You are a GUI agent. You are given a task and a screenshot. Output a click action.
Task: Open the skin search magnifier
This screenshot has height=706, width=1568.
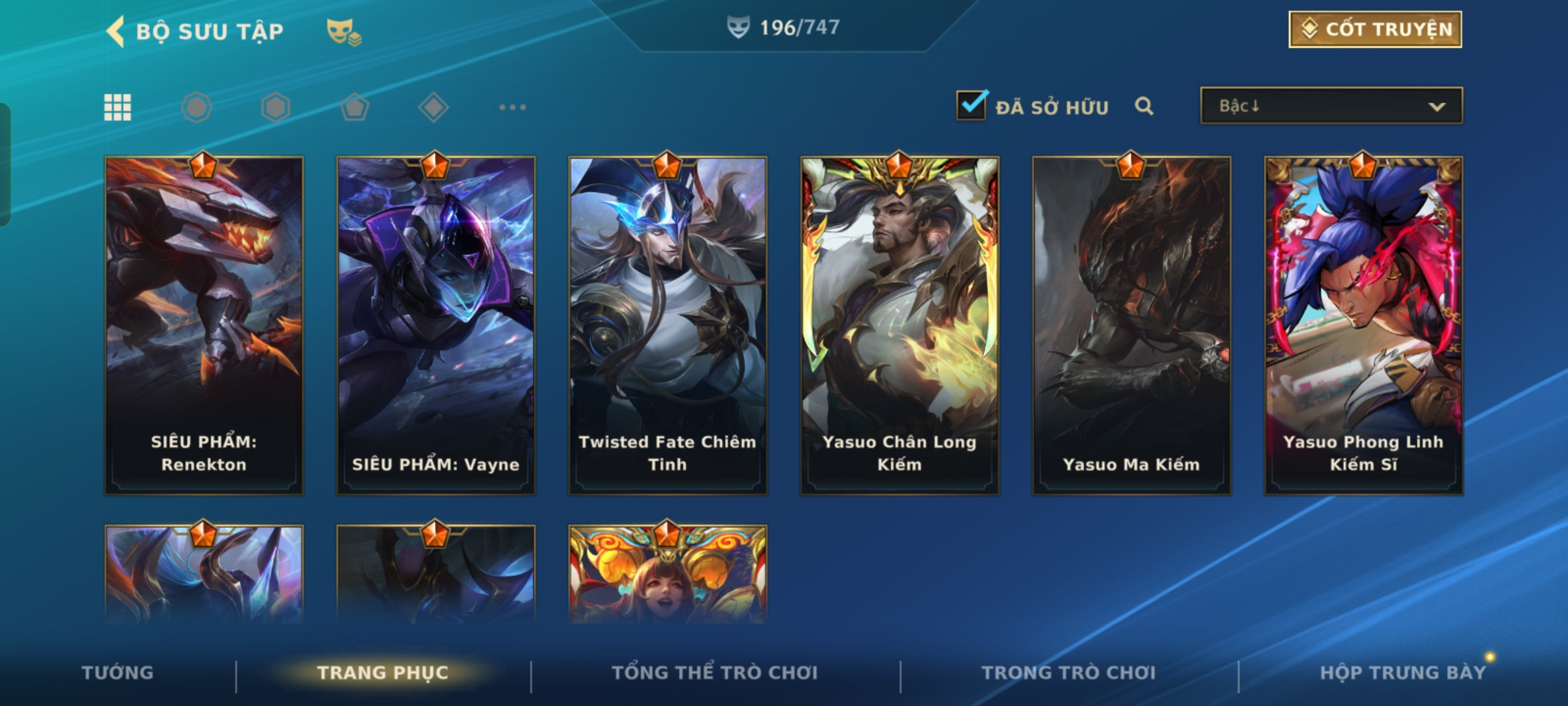pyautogui.click(x=1144, y=106)
